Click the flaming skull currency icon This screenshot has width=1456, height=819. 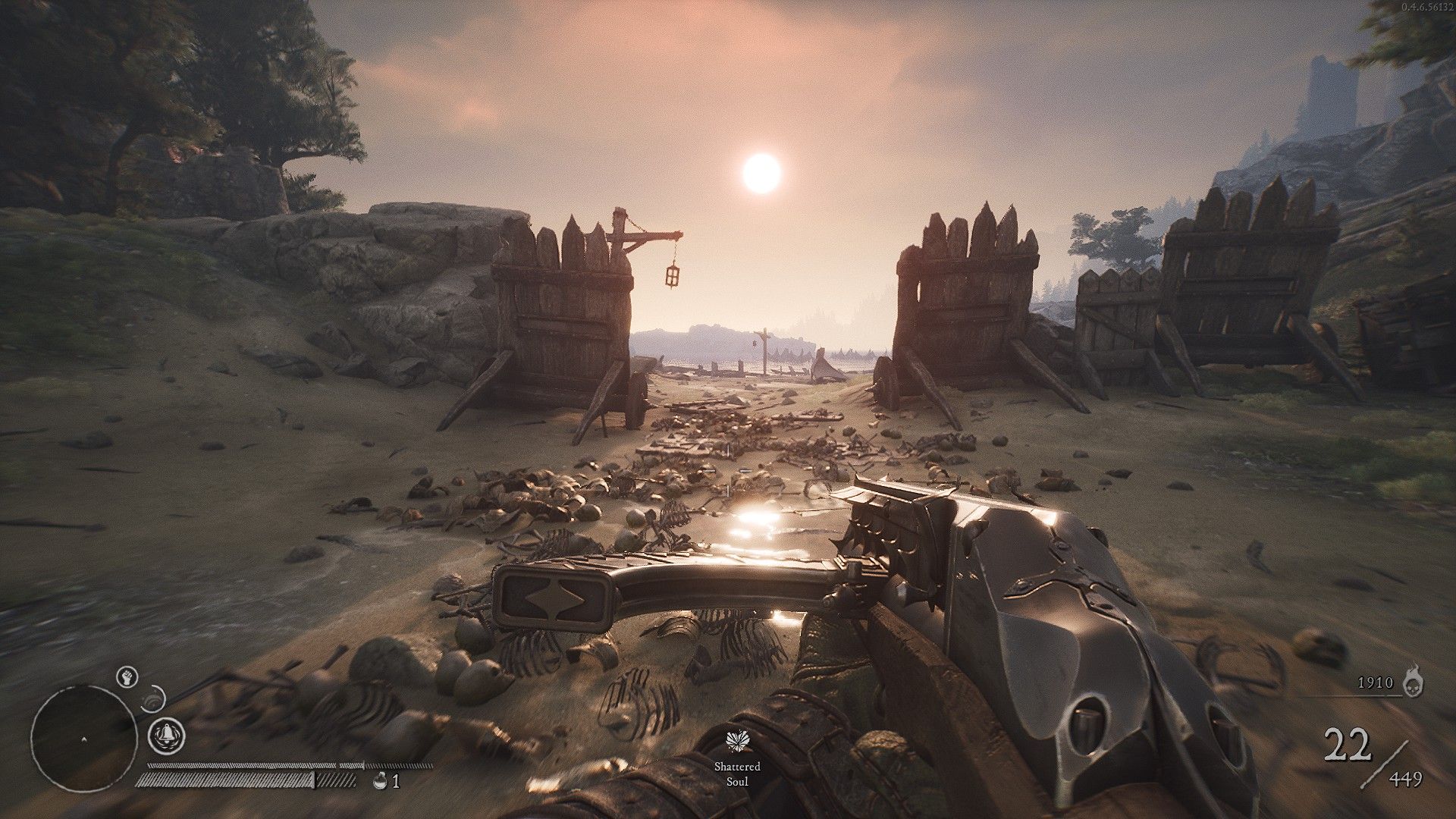(x=1413, y=682)
